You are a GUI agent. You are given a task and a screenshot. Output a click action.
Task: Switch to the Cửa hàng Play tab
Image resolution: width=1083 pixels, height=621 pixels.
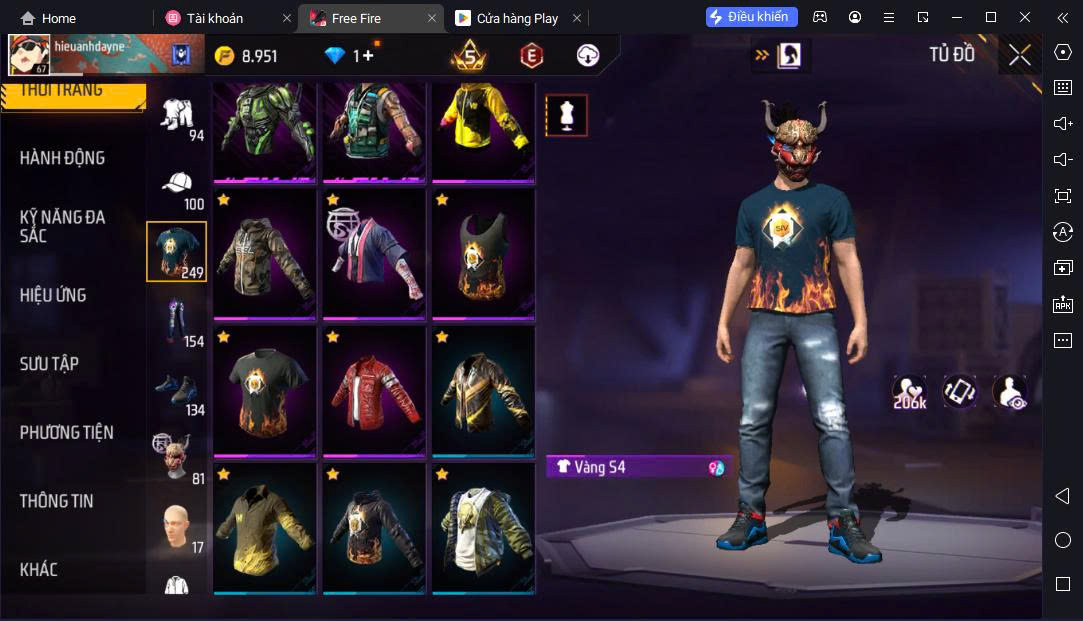pos(516,18)
